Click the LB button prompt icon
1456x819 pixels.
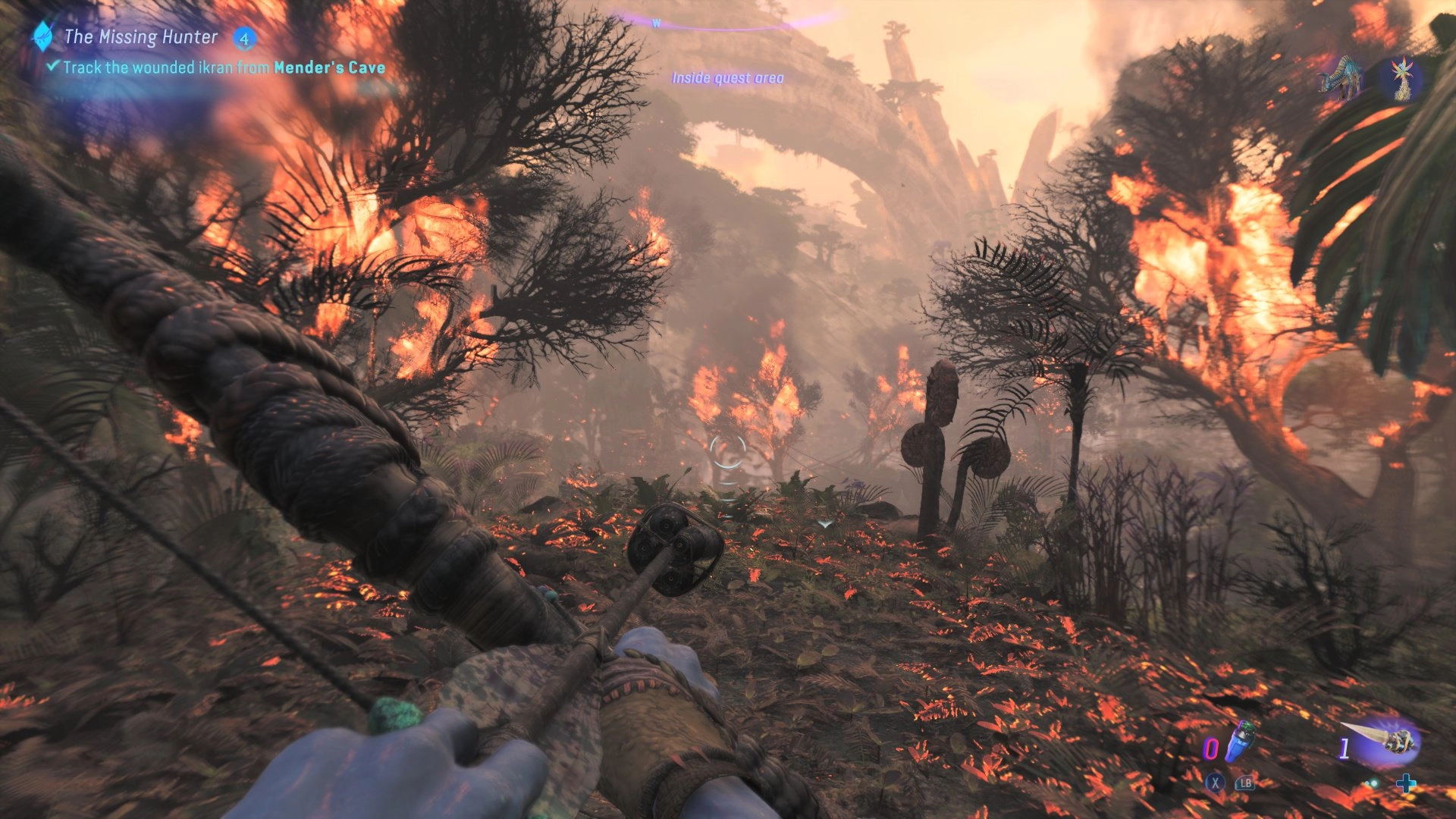pos(1246,783)
